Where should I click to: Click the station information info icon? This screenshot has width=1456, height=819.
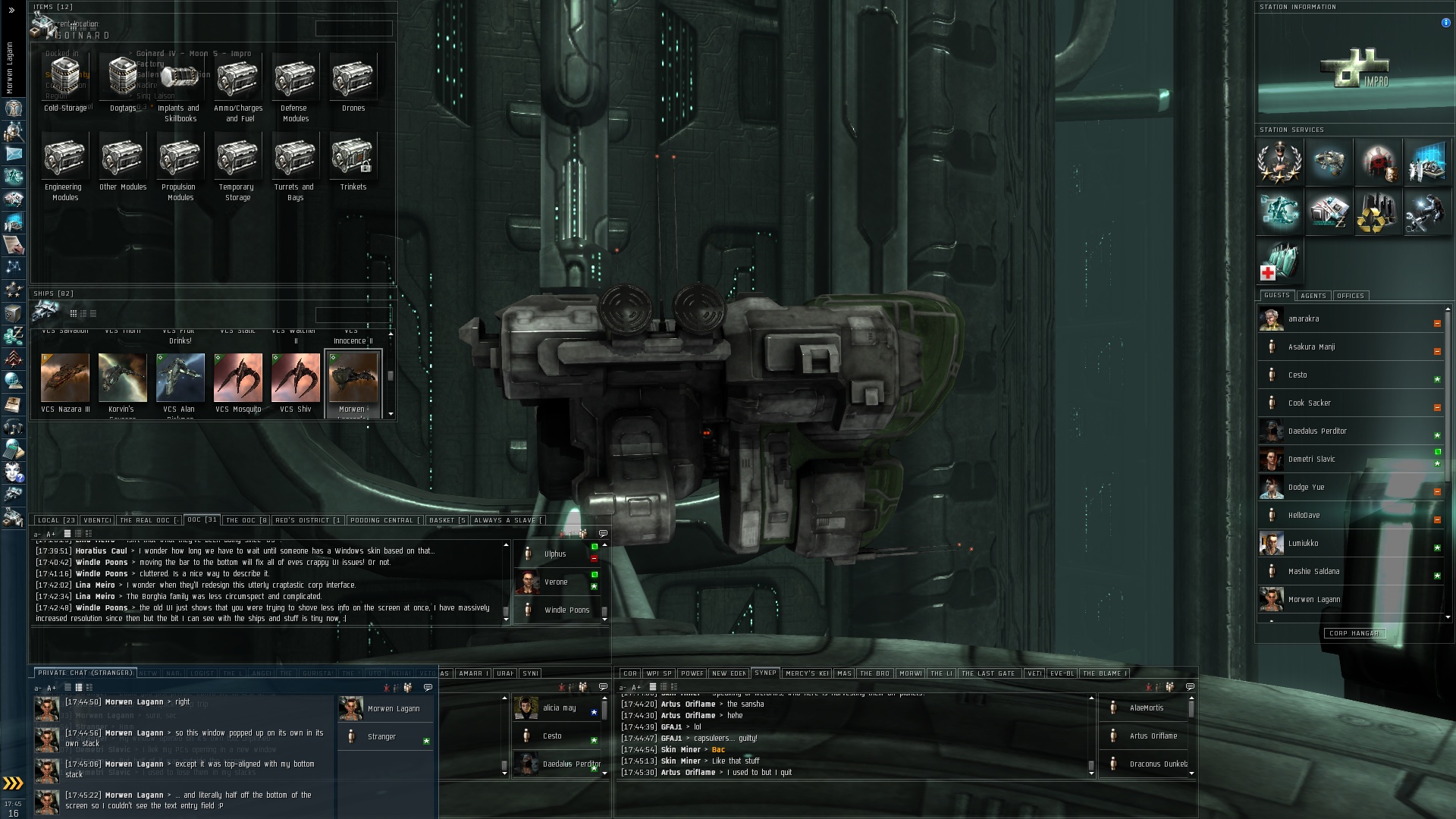pos(1445,23)
